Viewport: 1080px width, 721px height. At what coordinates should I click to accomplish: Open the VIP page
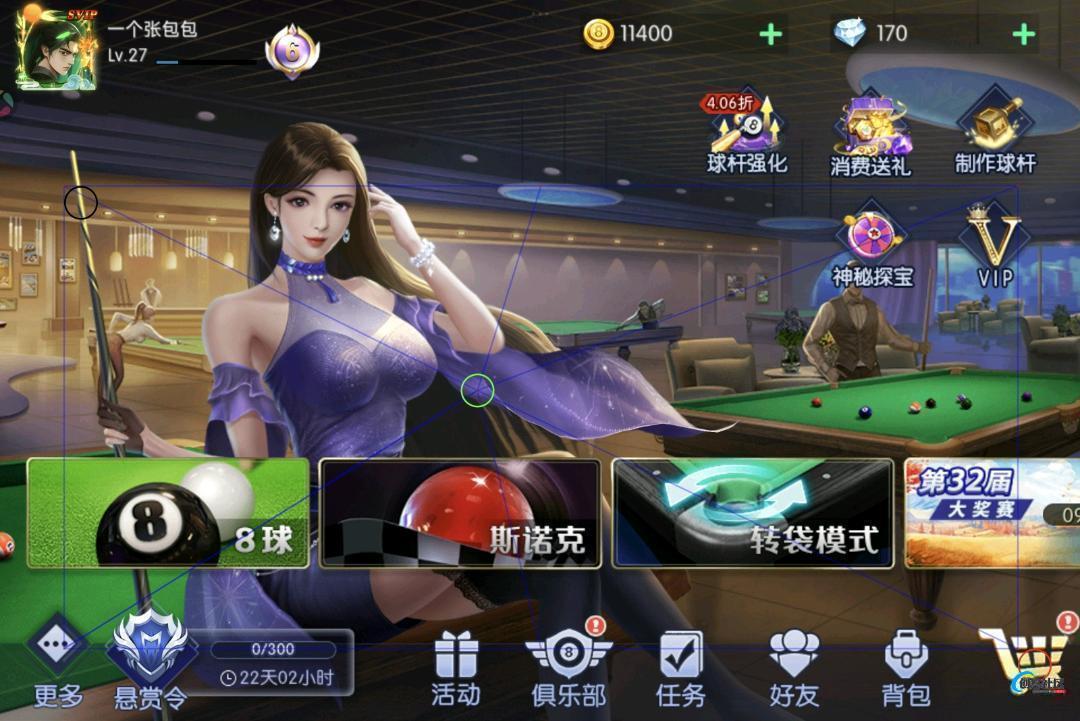996,246
